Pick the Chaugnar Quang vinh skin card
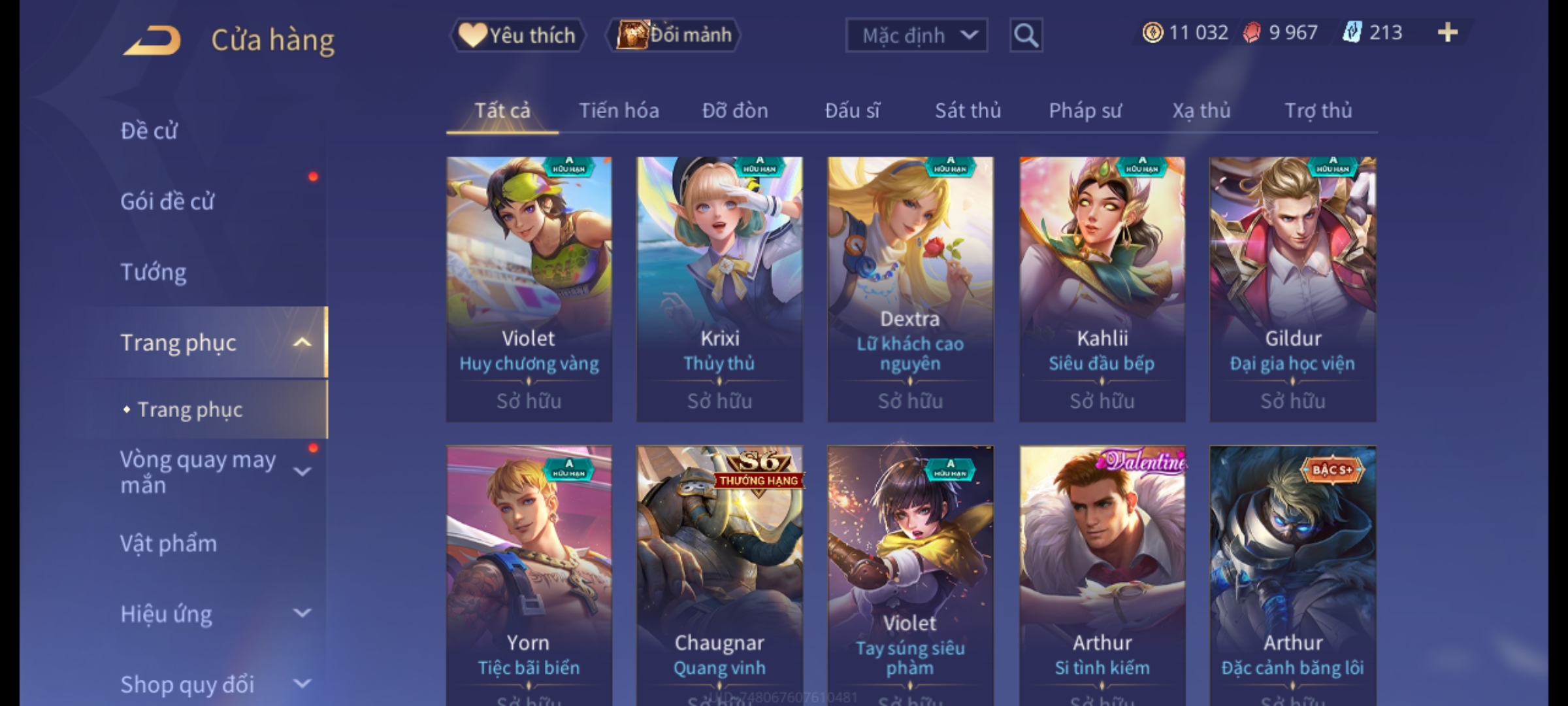The width and height of the screenshot is (1568, 706). [x=719, y=575]
